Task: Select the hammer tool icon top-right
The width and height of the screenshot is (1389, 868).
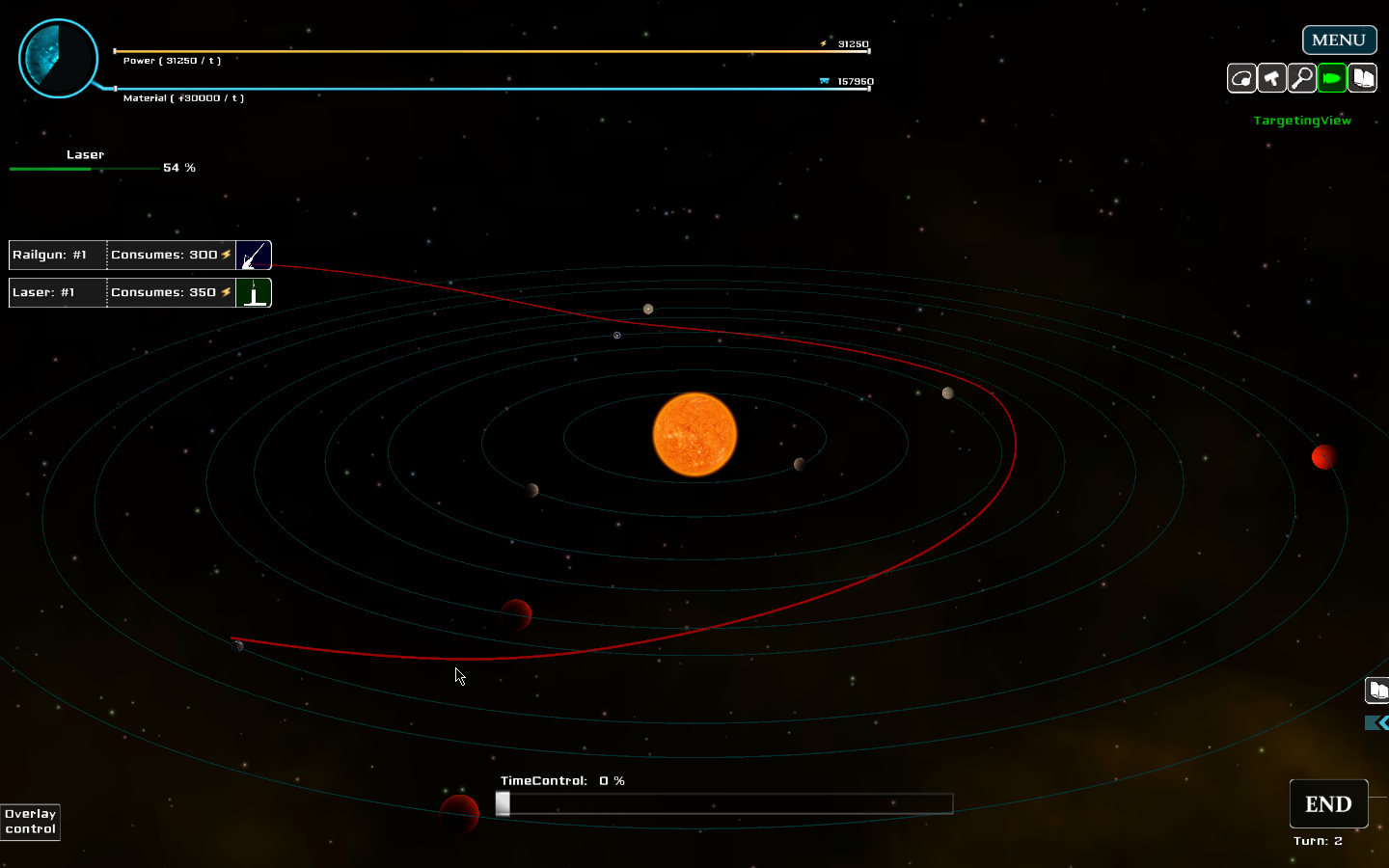Action: coord(1271,78)
